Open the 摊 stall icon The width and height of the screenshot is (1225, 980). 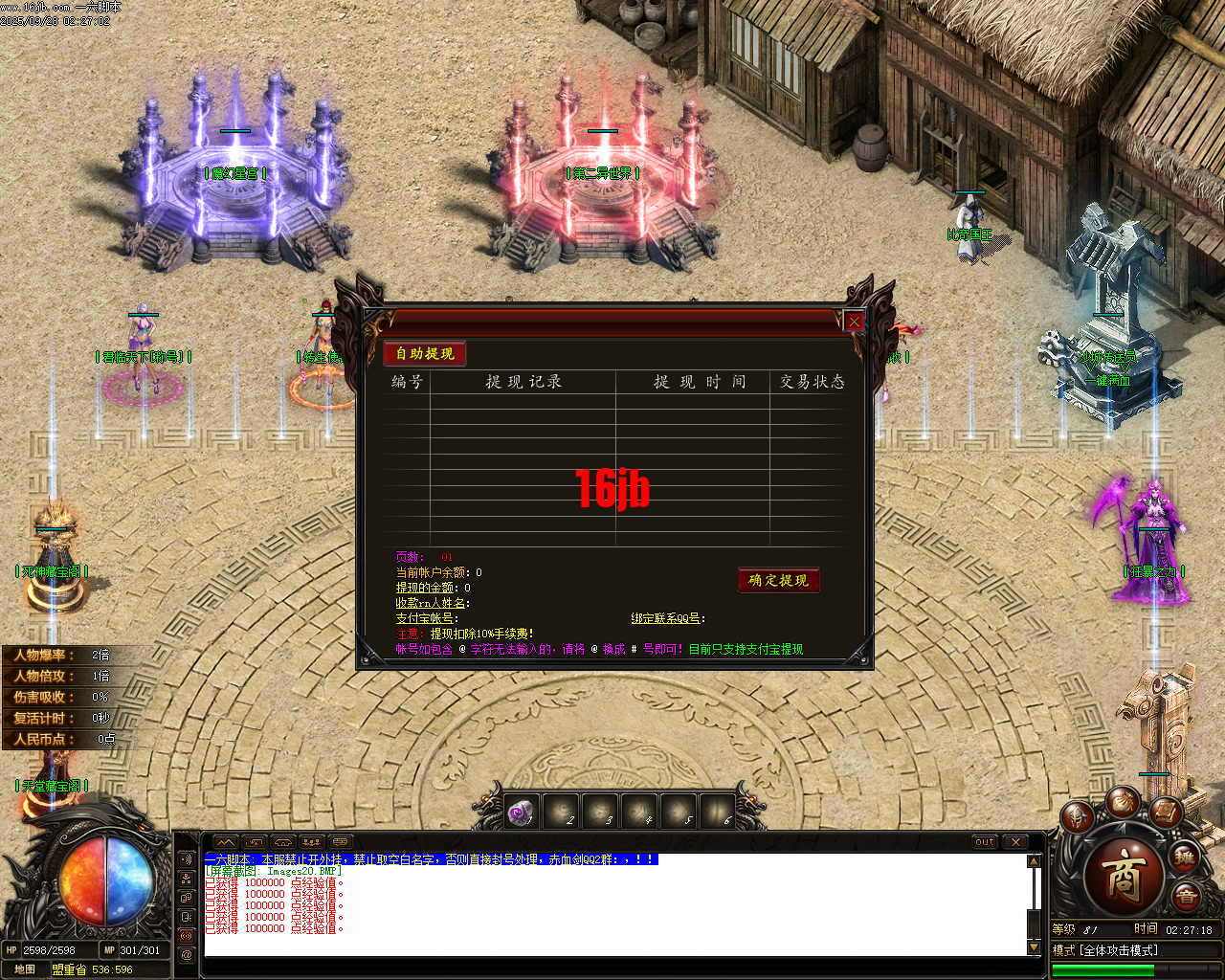[1184, 858]
